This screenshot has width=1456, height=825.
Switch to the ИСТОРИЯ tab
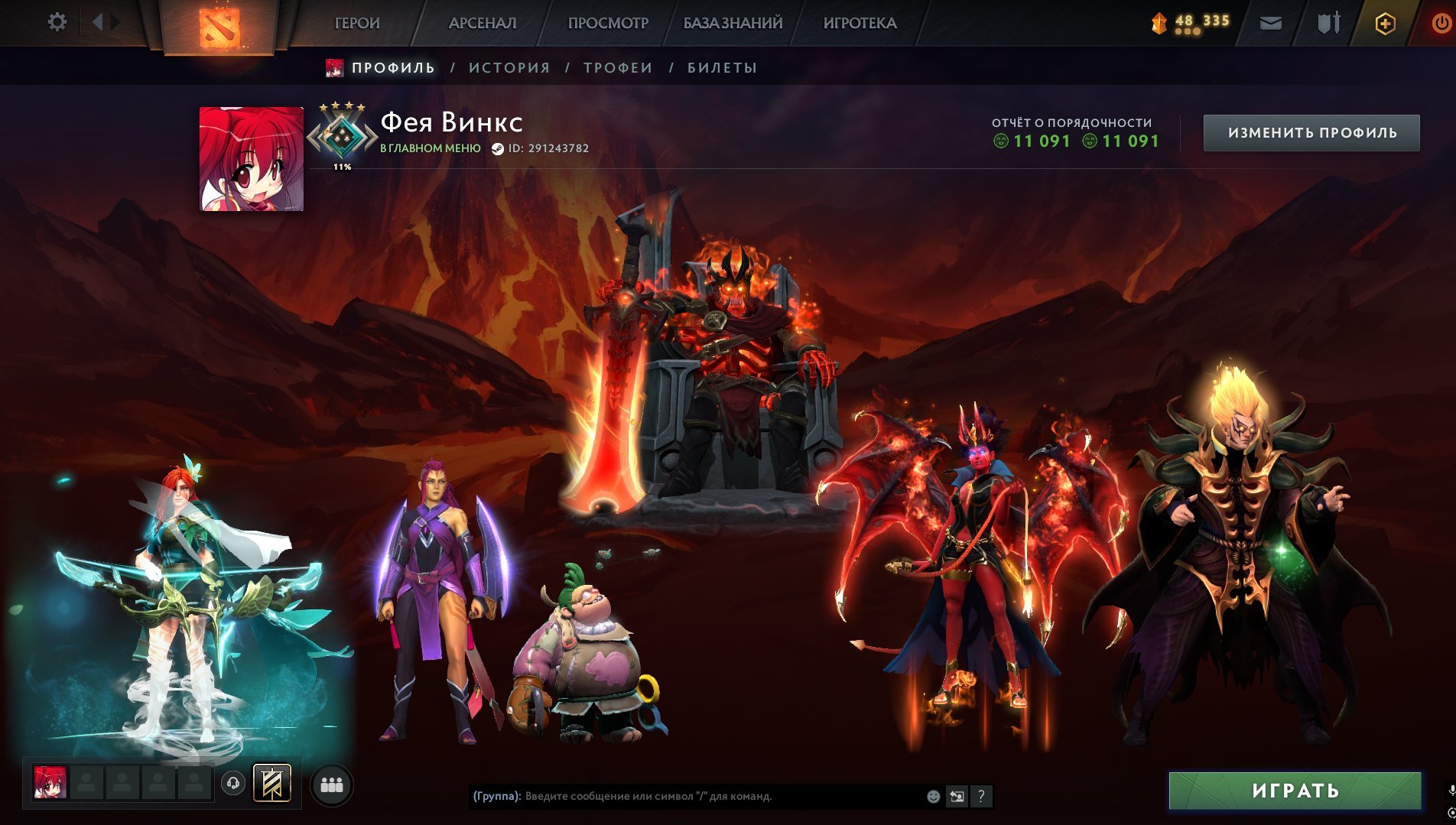pyautogui.click(x=509, y=67)
